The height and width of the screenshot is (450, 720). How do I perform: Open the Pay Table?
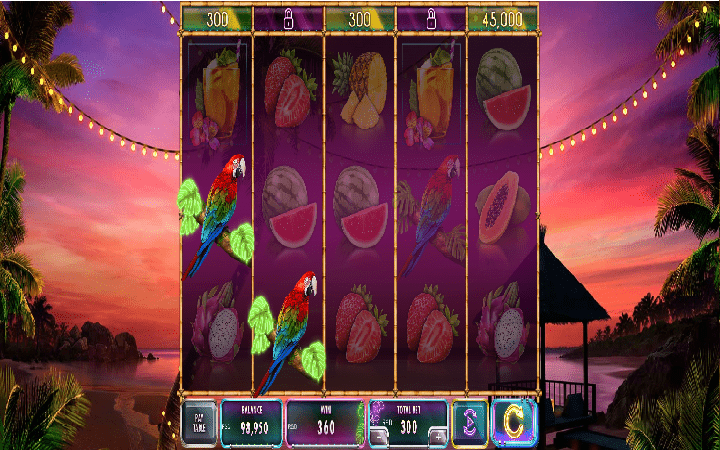coord(199,421)
